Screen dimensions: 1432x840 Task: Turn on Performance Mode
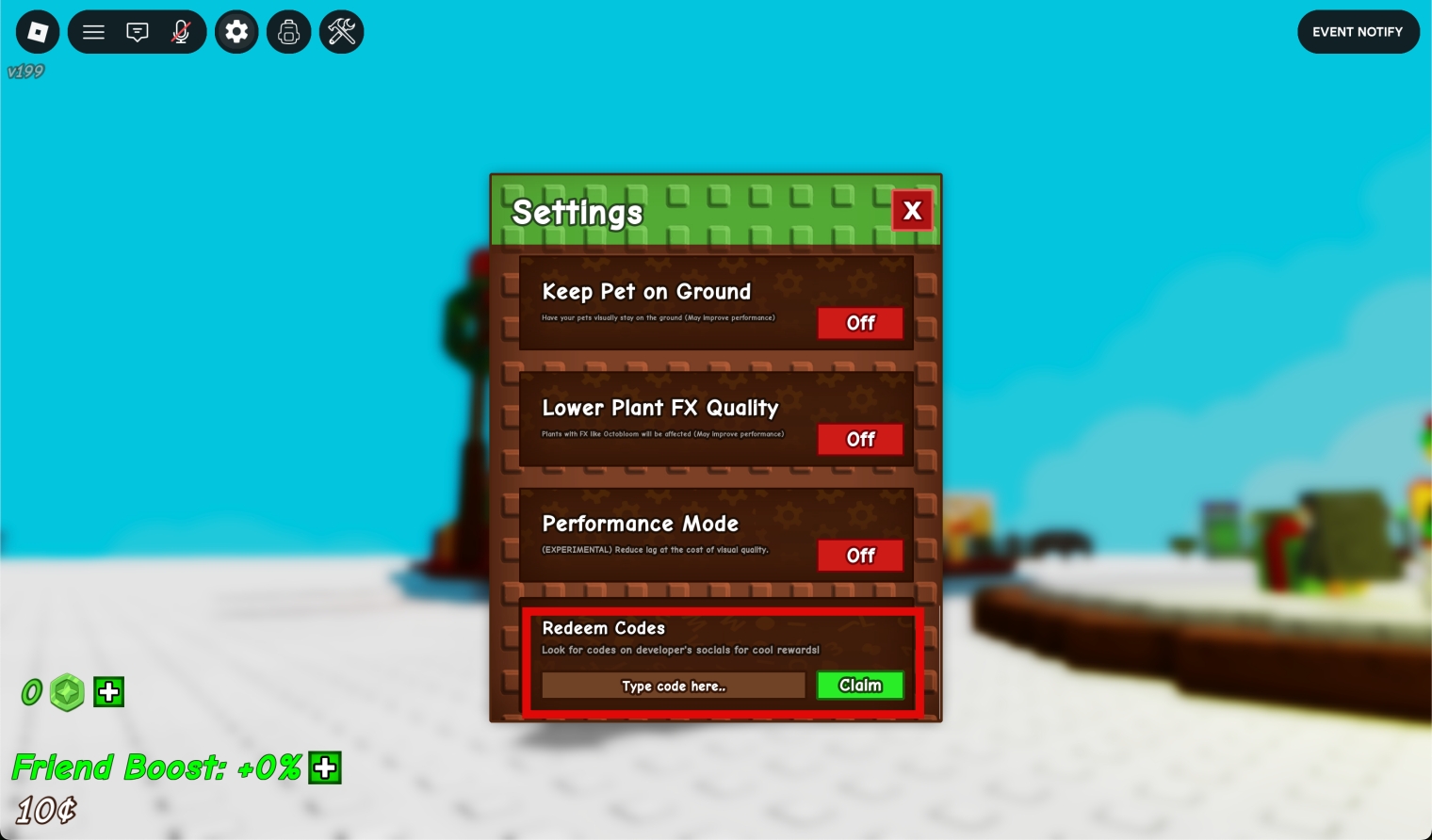click(859, 555)
